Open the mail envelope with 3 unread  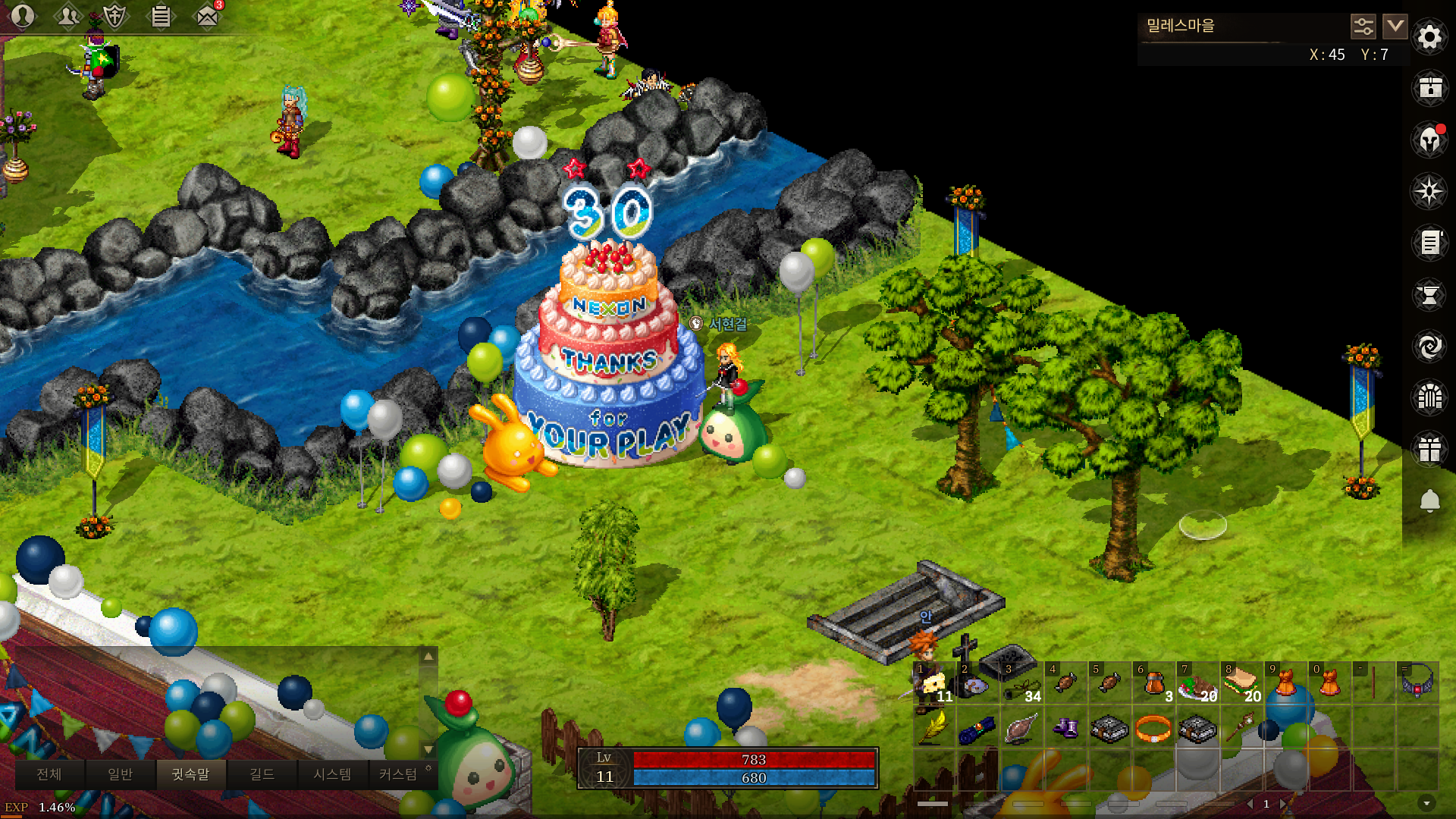click(207, 16)
